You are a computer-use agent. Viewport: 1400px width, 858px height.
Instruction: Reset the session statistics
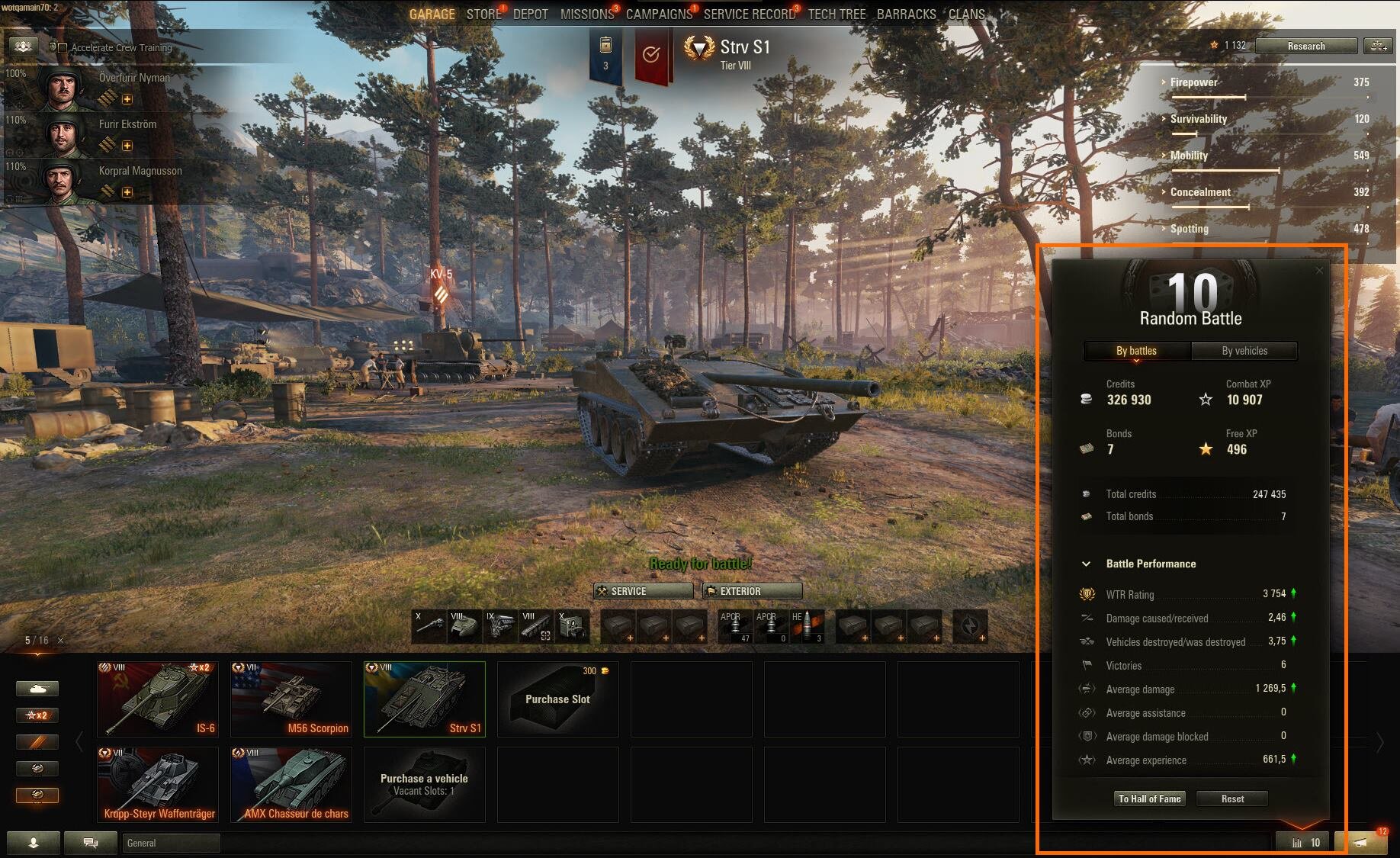coord(1231,799)
